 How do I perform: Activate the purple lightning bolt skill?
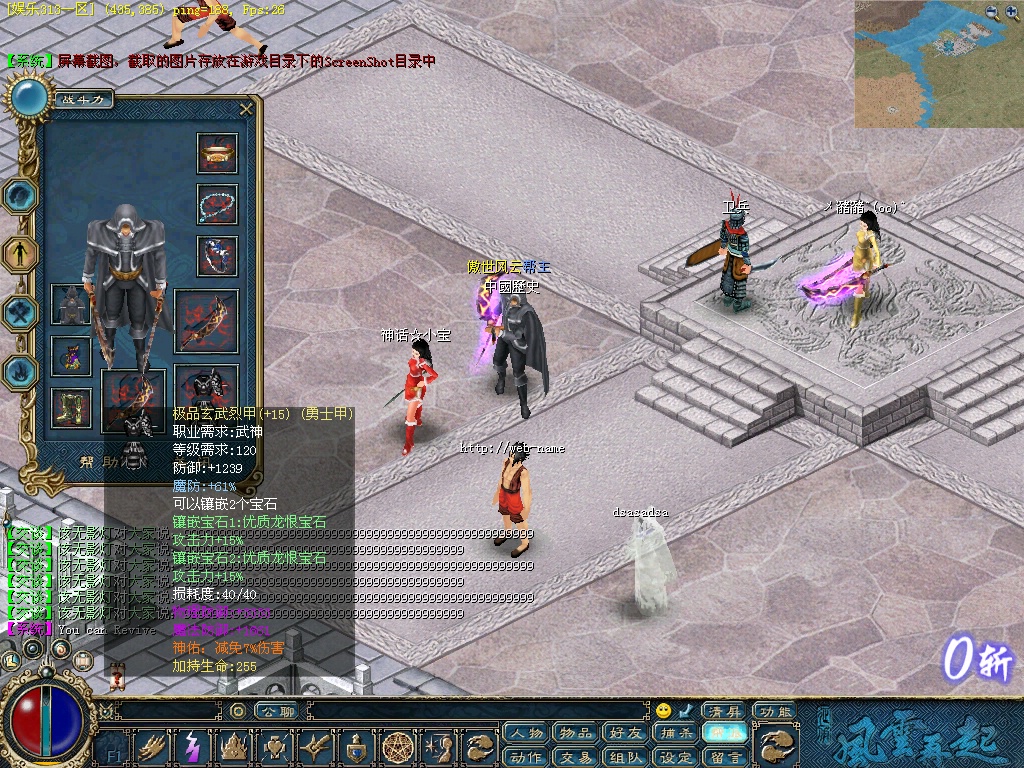point(191,746)
